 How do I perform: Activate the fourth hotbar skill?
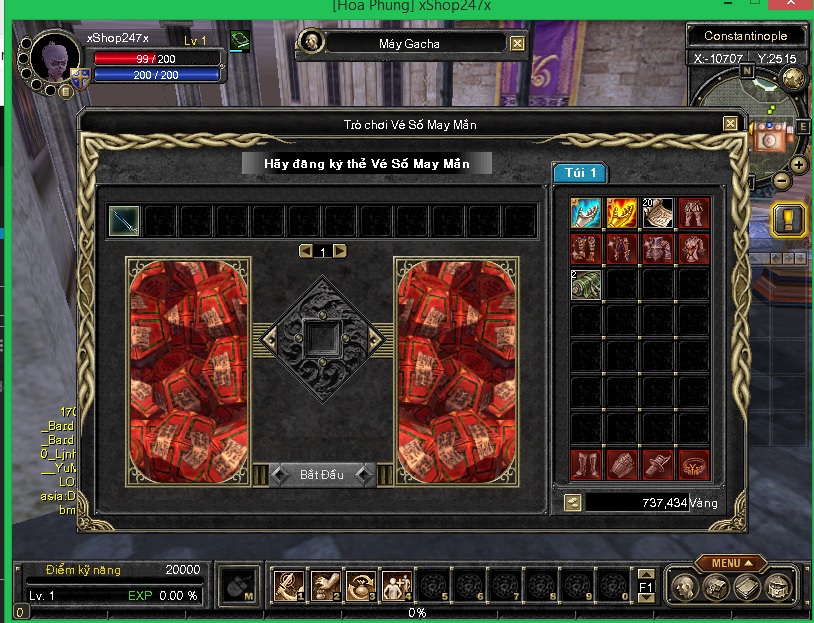coord(397,585)
